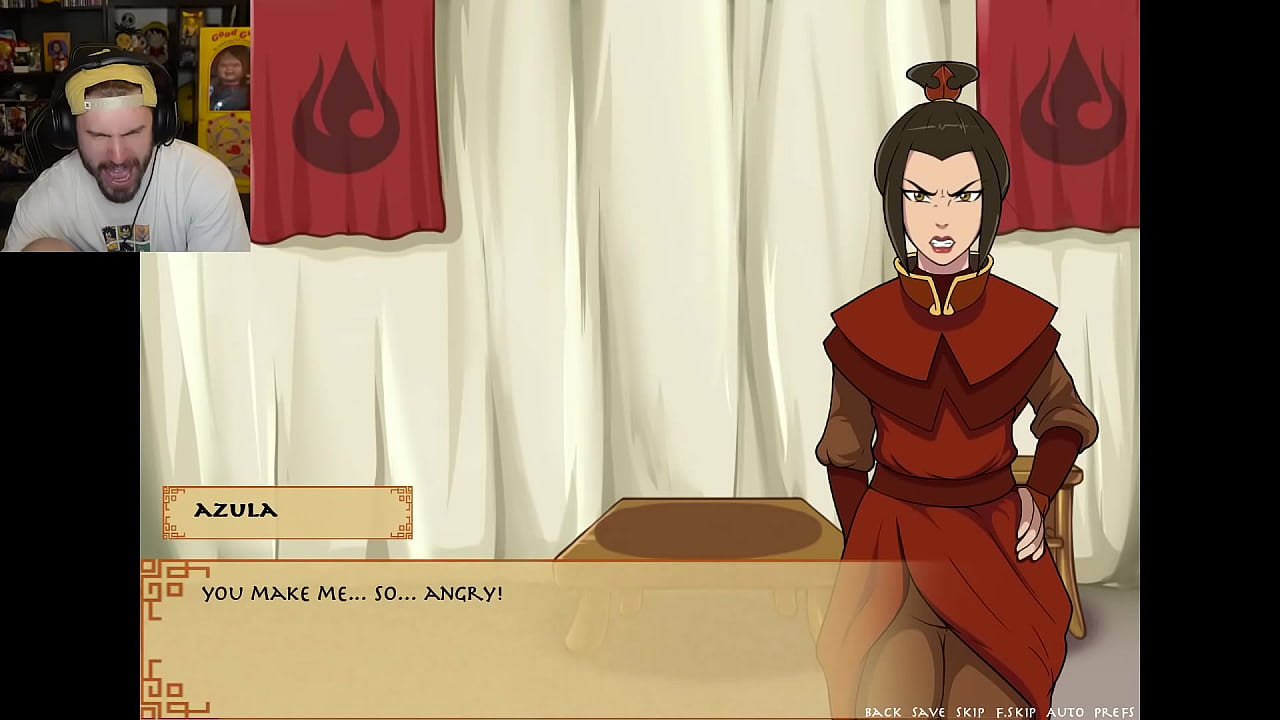The height and width of the screenshot is (720, 1280).
Task: Roll back dialogue with BACK
Action: (883, 711)
